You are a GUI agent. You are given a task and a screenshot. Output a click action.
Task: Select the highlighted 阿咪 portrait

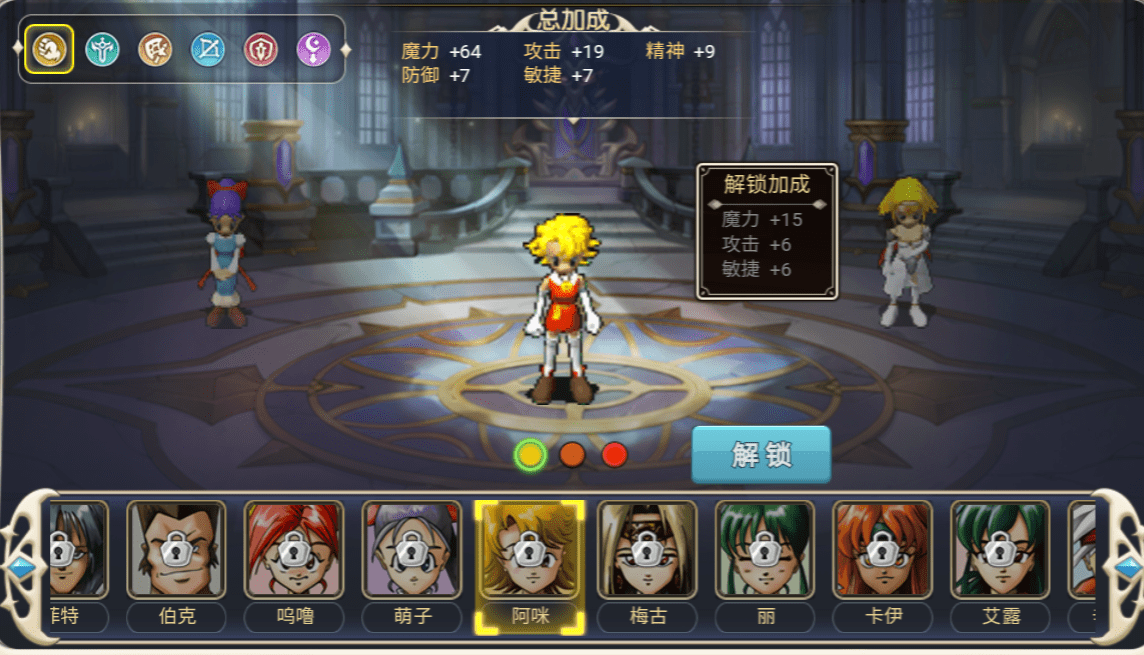pyautogui.click(x=529, y=549)
